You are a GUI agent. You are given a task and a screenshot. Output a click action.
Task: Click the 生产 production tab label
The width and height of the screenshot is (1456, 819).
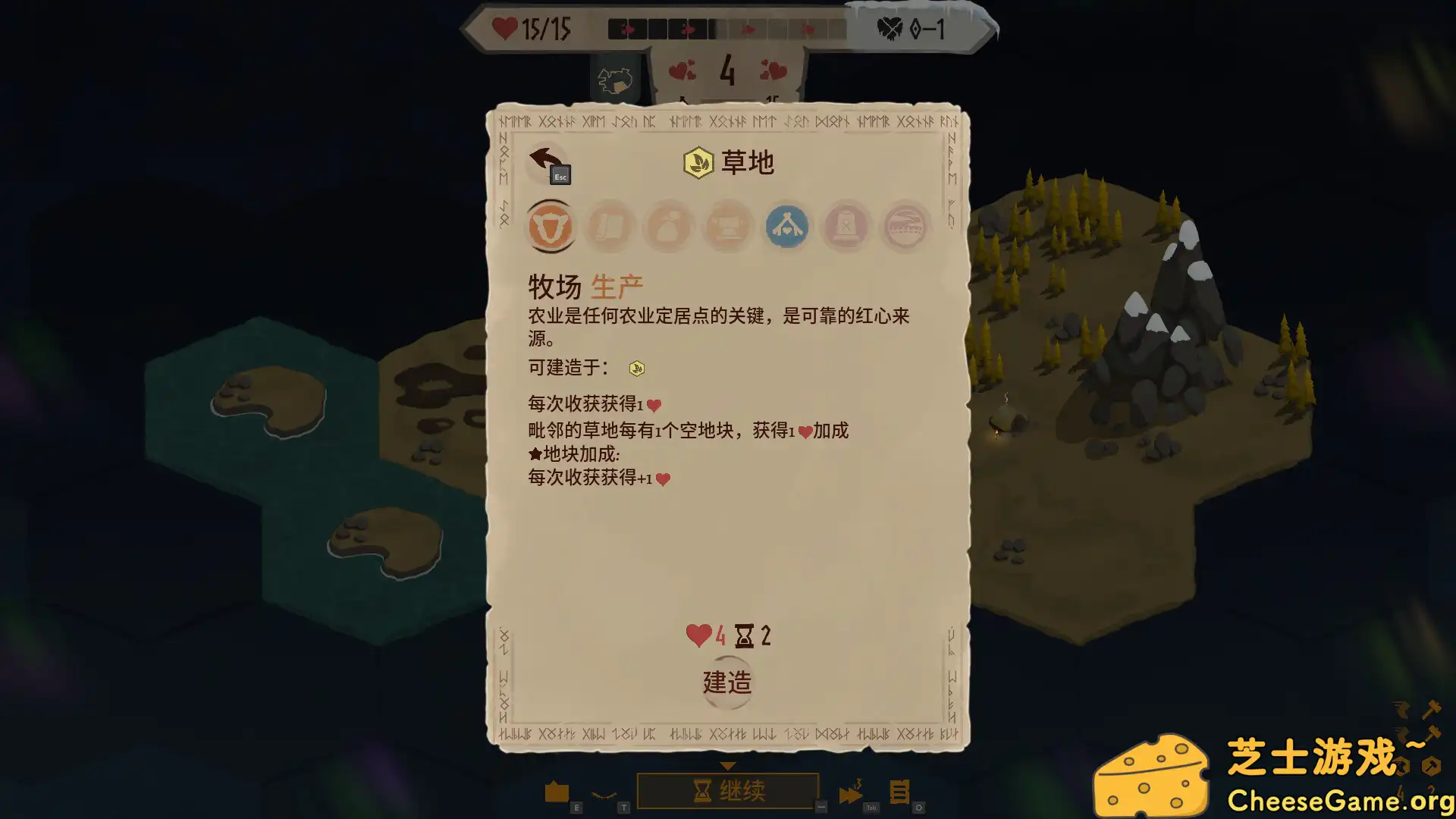[618, 284]
